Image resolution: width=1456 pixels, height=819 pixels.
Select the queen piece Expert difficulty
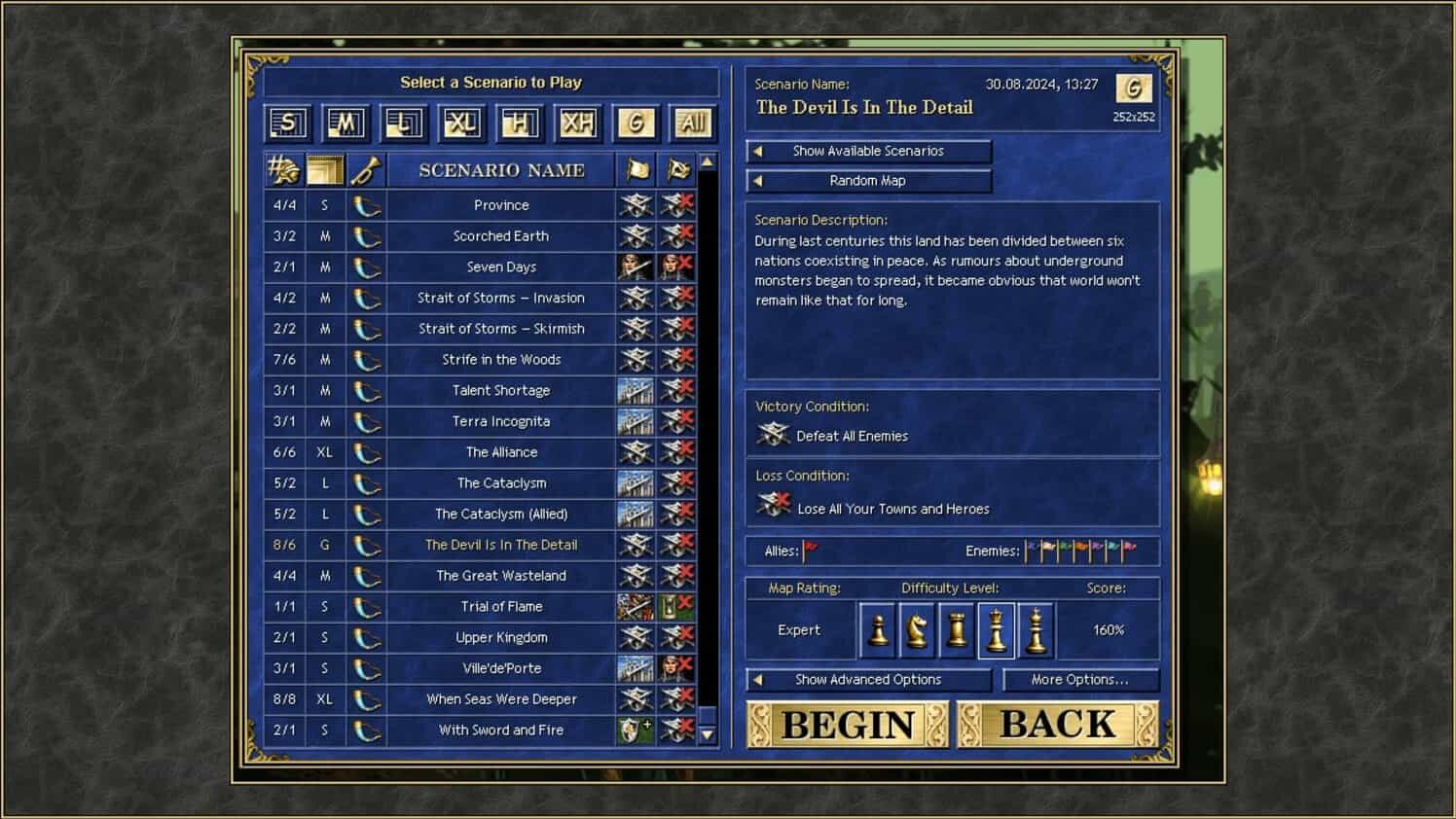(996, 629)
